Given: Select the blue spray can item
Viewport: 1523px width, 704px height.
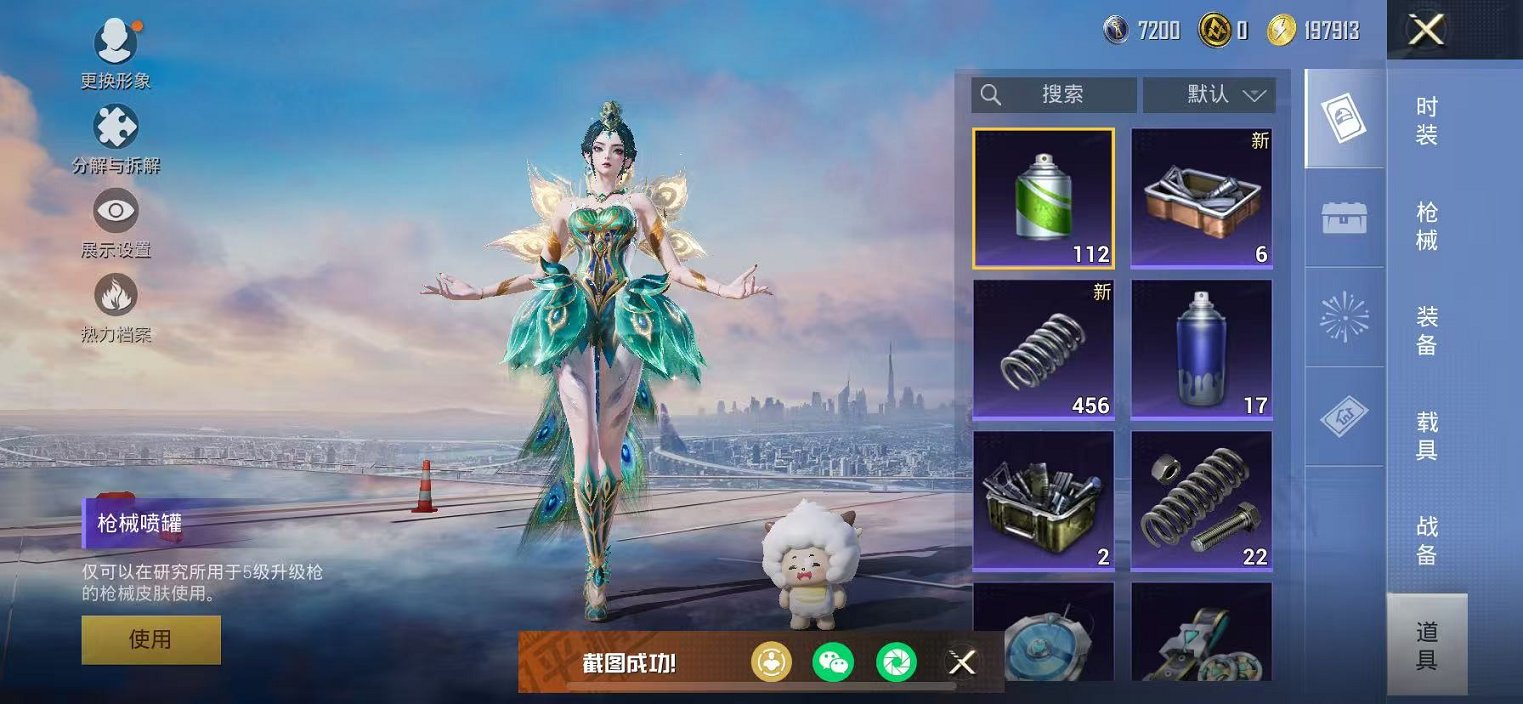Looking at the screenshot, I should tap(1201, 349).
